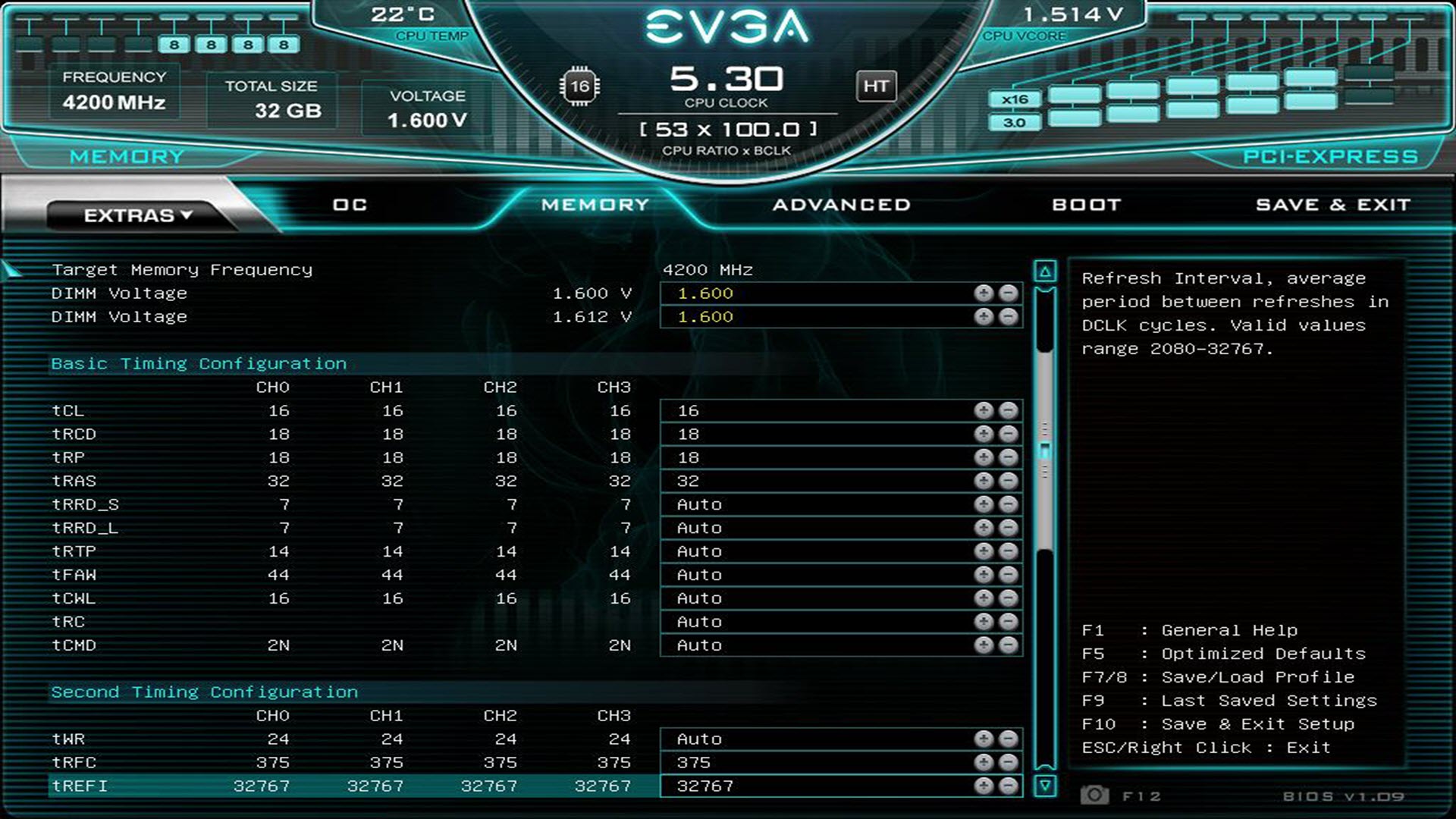Decrease tFAW using the minus button
The image size is (1456, 819).
pos(1009,575)
